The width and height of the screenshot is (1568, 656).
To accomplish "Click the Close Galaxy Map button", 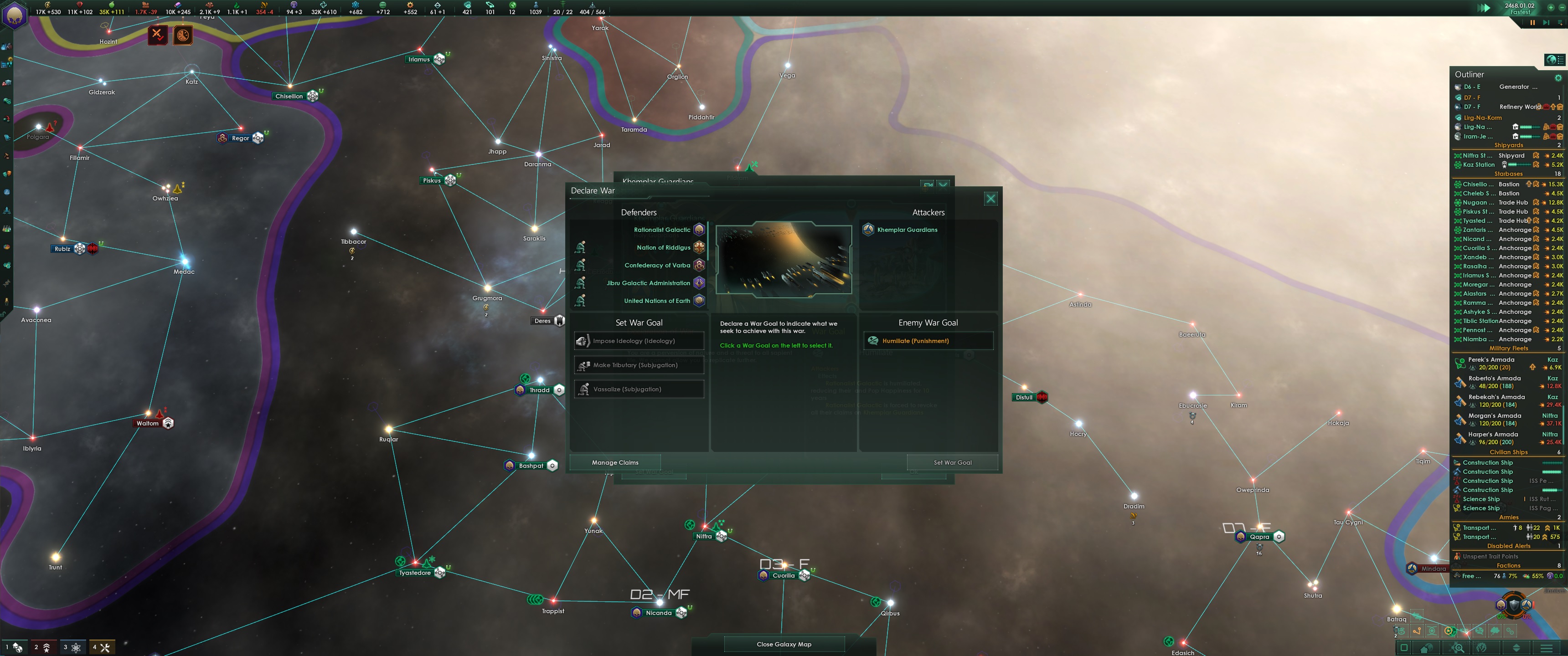I will point(784,644).
